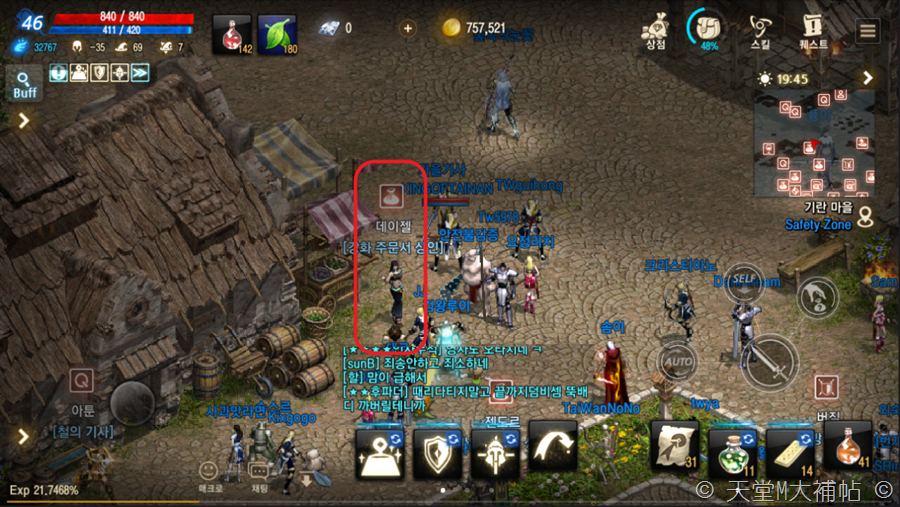Toggle the AUTO hunting button
The height and width of the screenshot is (507, 900).
tap(679, 360)
